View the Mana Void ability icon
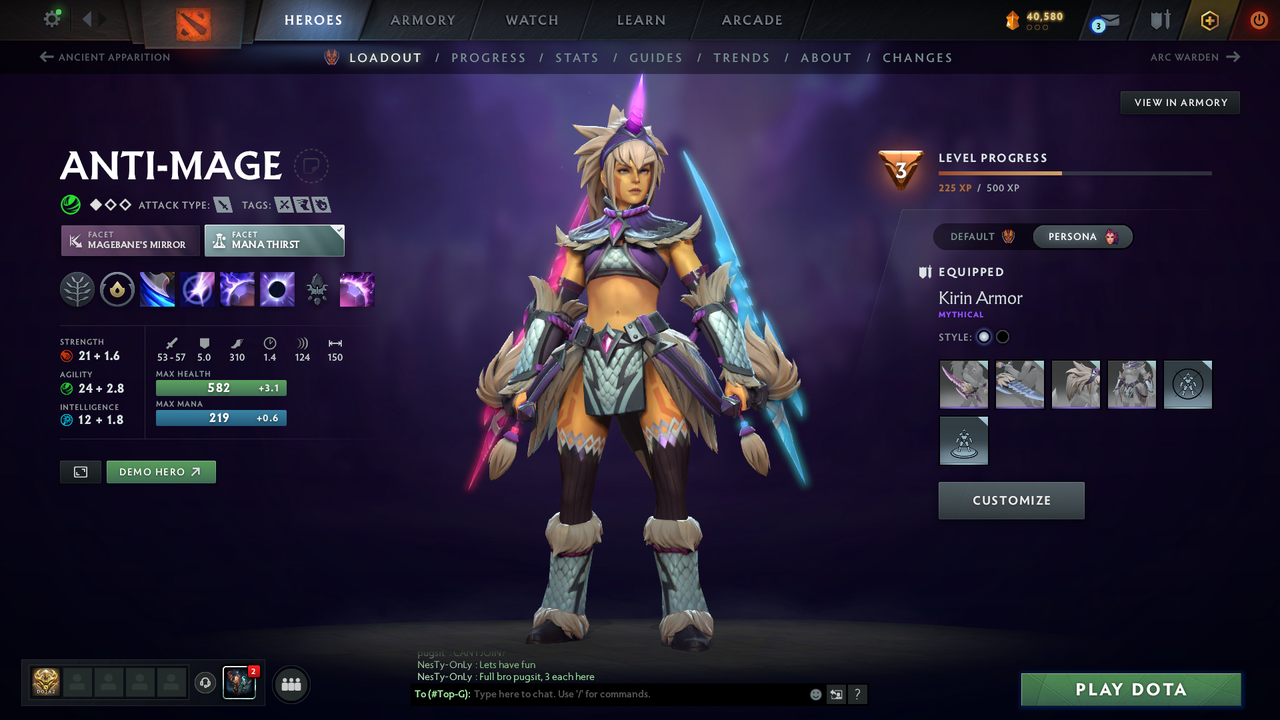The width and height of the screenshot is (1280, 720). [x=277, y=289]
